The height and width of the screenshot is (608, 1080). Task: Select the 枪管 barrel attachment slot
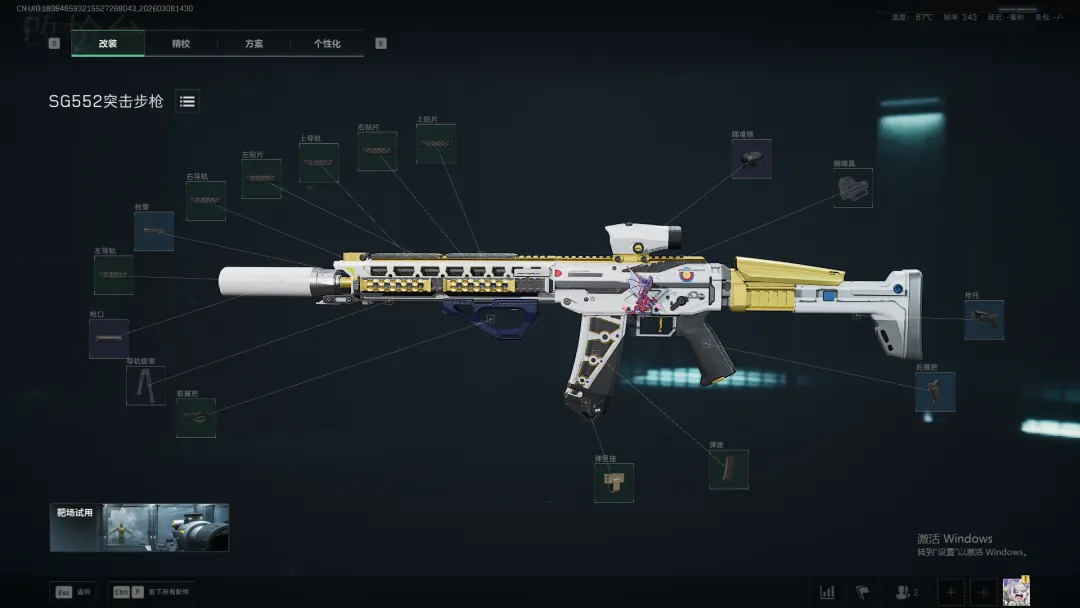coord(154,231)
